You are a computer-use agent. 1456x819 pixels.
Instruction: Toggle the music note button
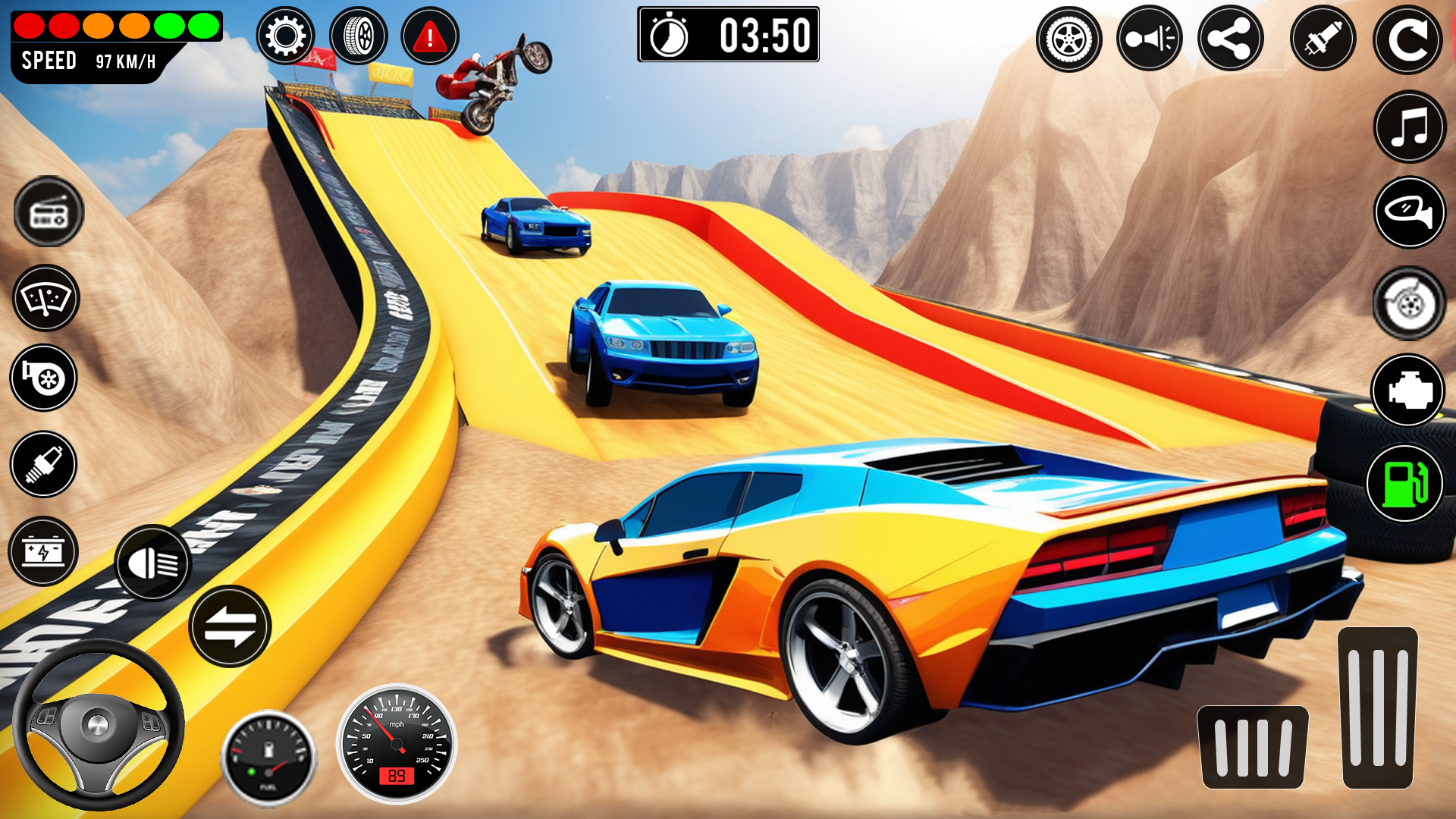click(1410, 127)
